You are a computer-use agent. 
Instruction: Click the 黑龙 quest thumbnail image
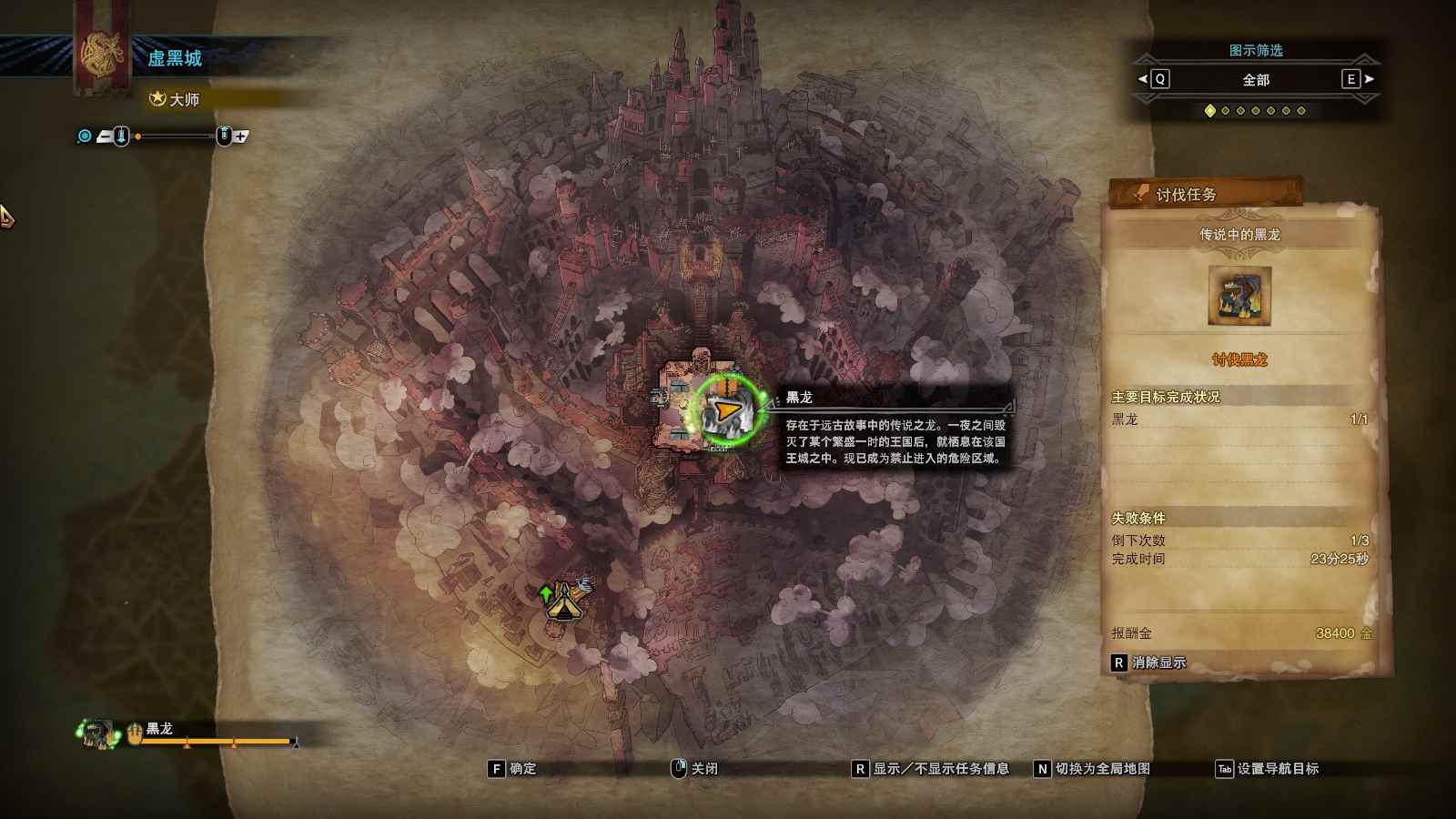pos(1239,295)
